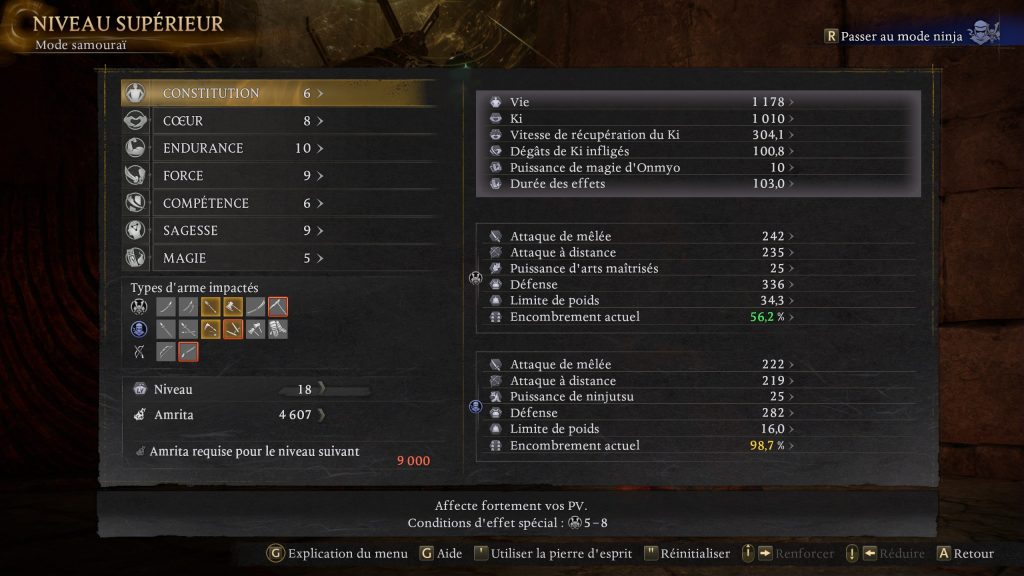The height and width of the screenshot is (576, 1024).
Task: Open the Explication du menu help
Action: 338,553
